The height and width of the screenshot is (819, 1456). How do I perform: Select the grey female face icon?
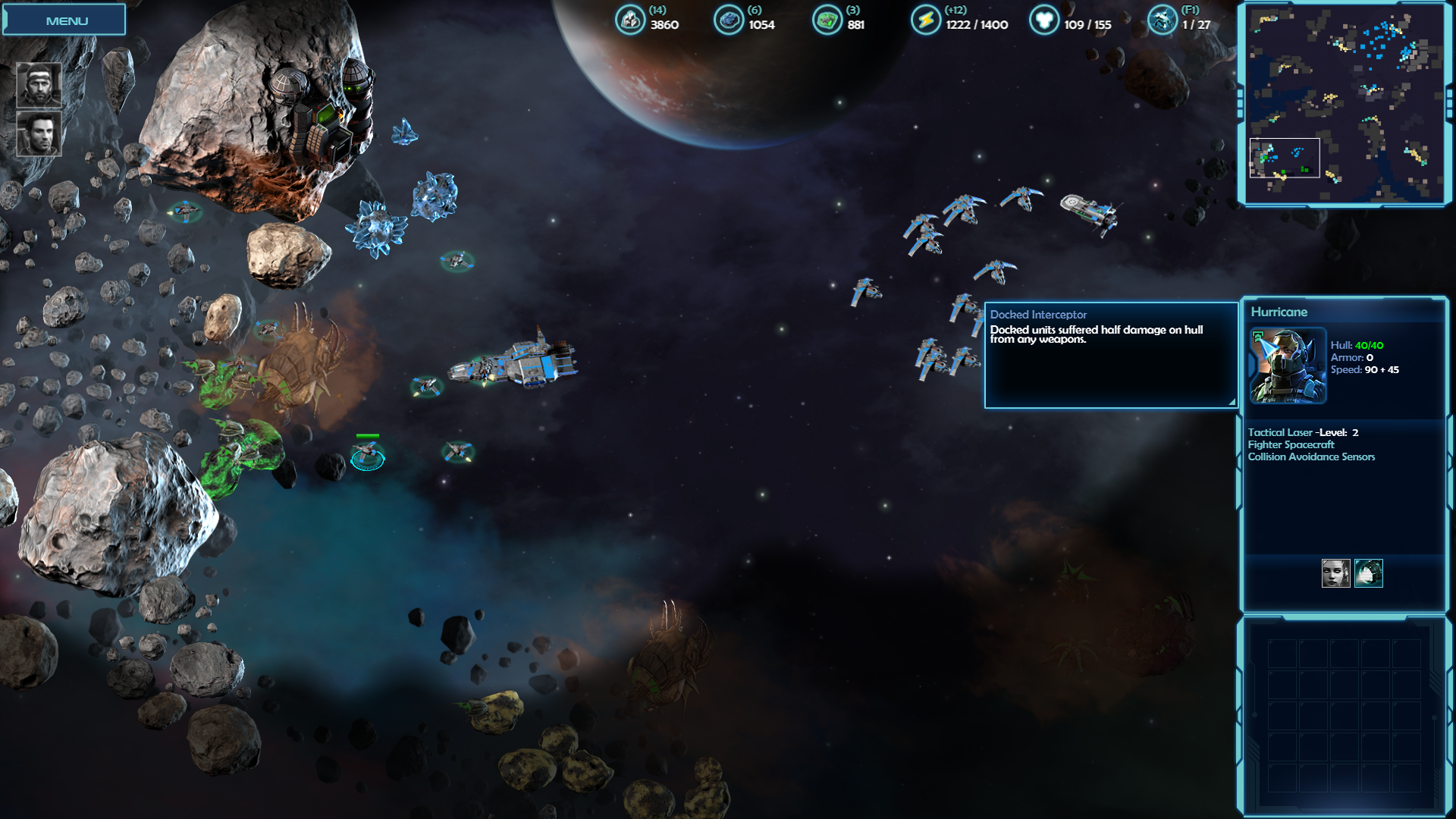tap(1335, 573)
